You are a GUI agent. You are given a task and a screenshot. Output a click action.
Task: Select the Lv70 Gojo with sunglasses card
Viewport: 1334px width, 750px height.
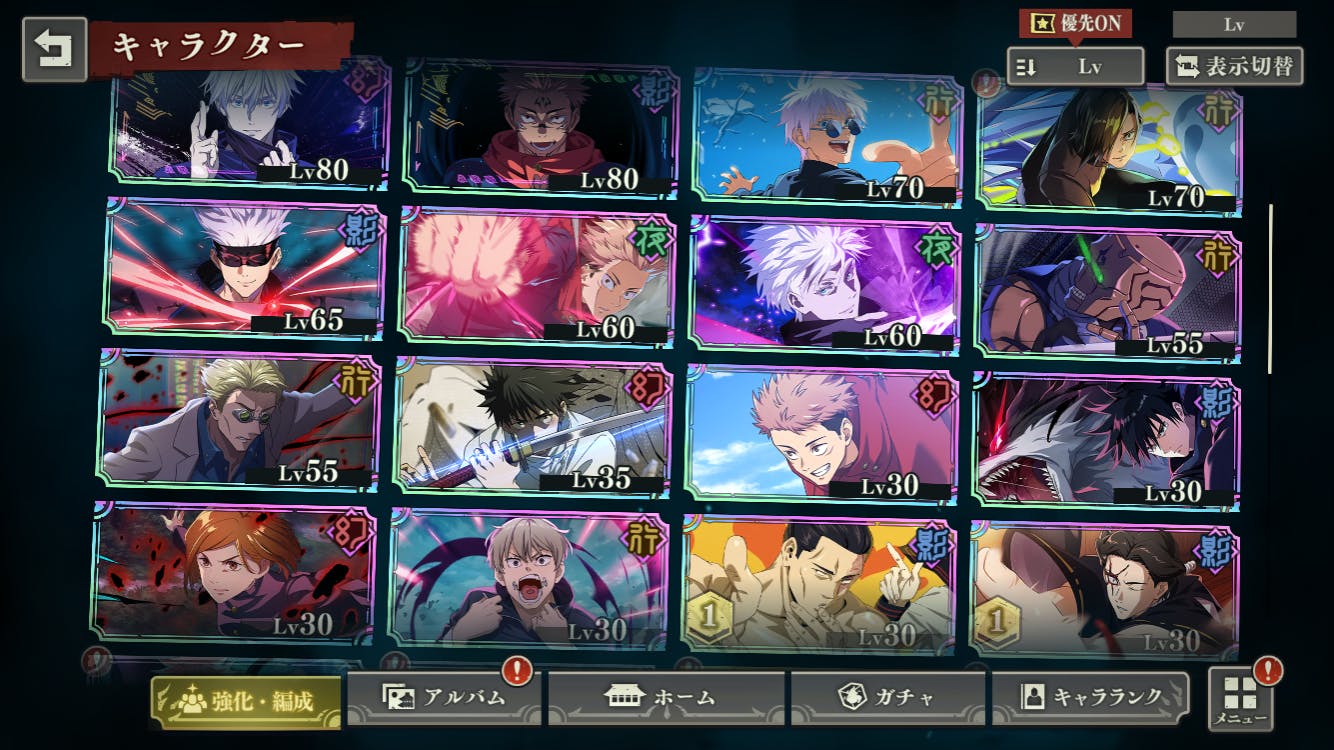click(x=827, y=135)
